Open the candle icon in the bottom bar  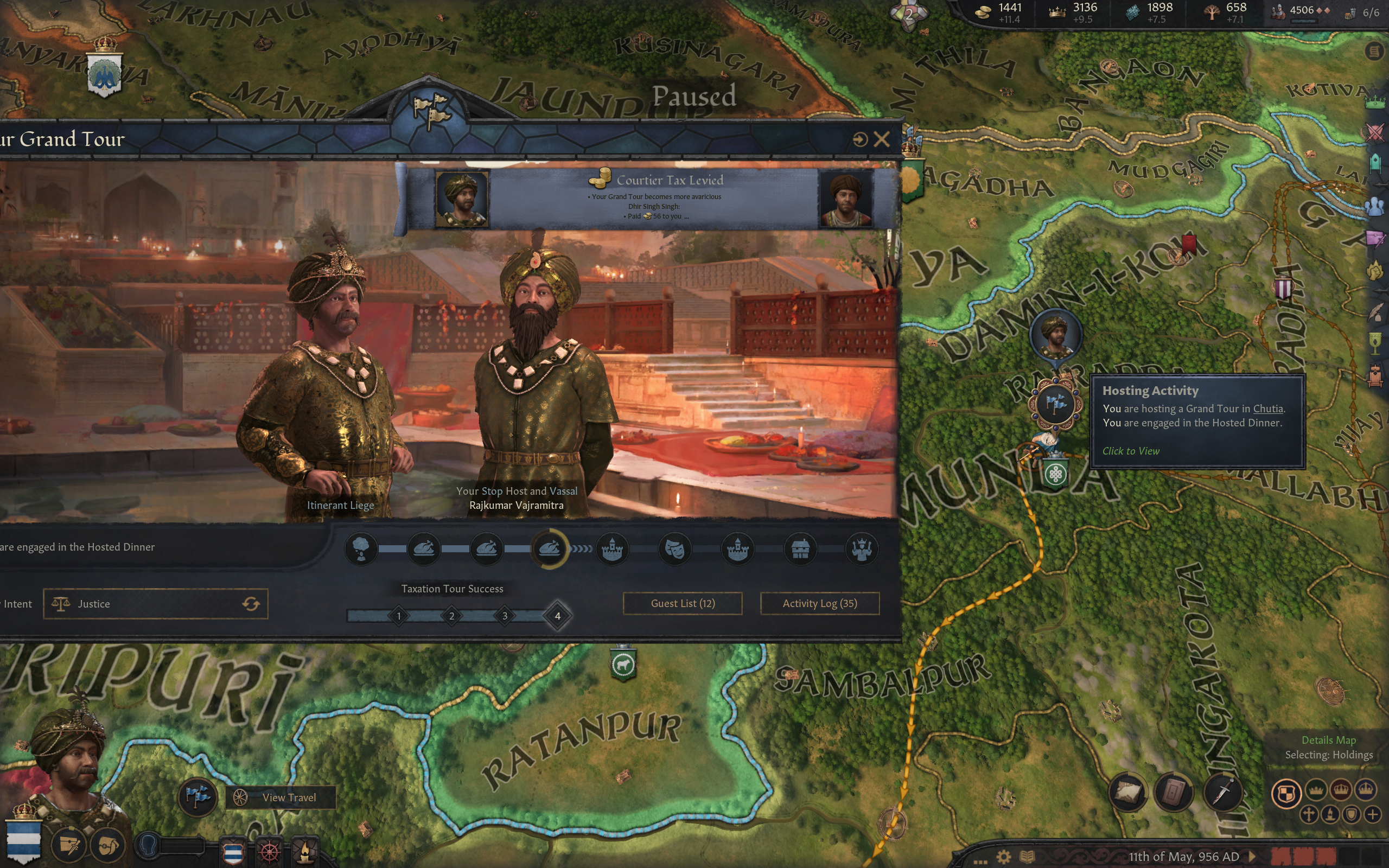click(x=305, y=850)
